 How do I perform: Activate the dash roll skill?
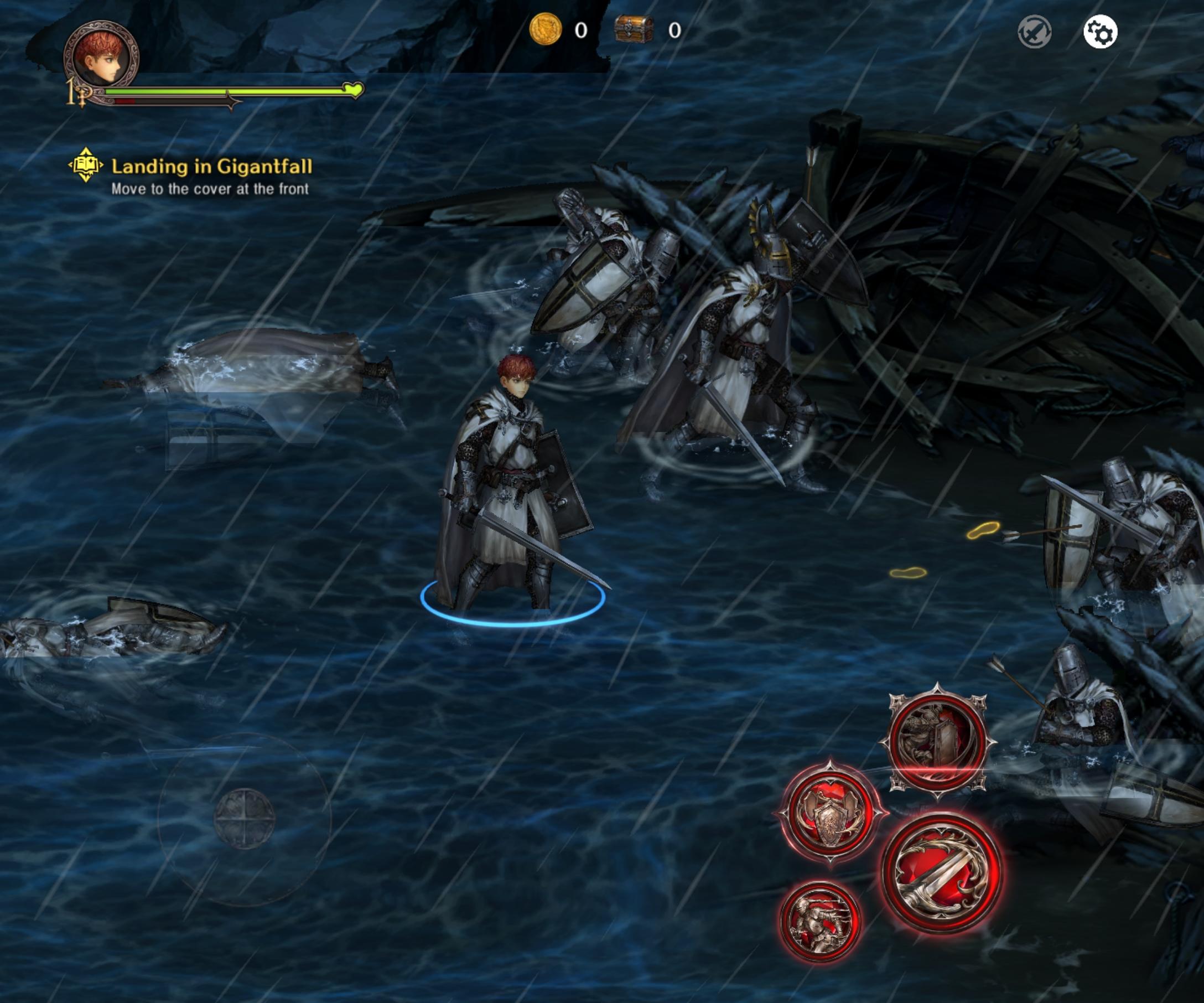click(819, 922)
